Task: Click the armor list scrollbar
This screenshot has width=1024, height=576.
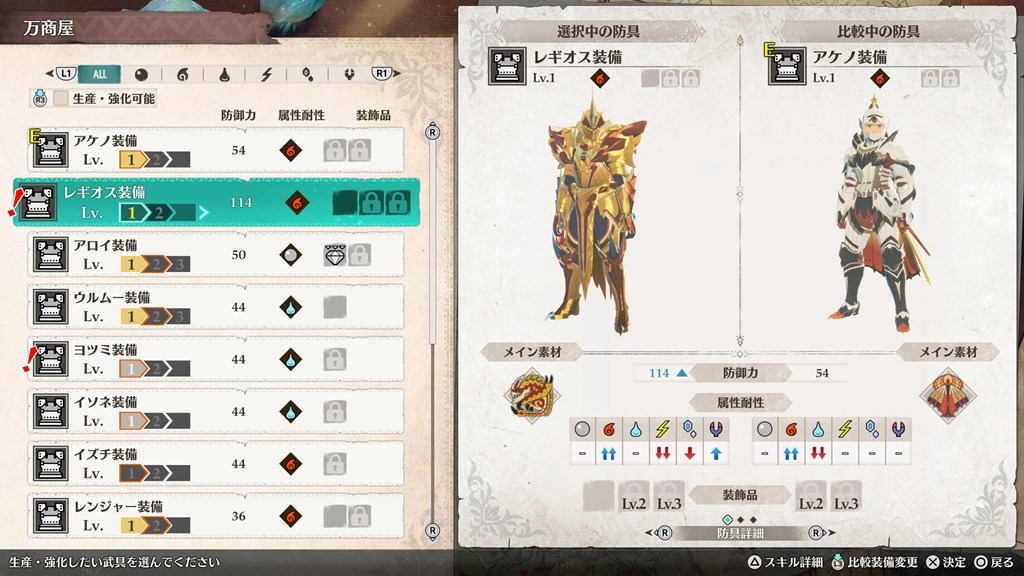Action: click(432, 330)
